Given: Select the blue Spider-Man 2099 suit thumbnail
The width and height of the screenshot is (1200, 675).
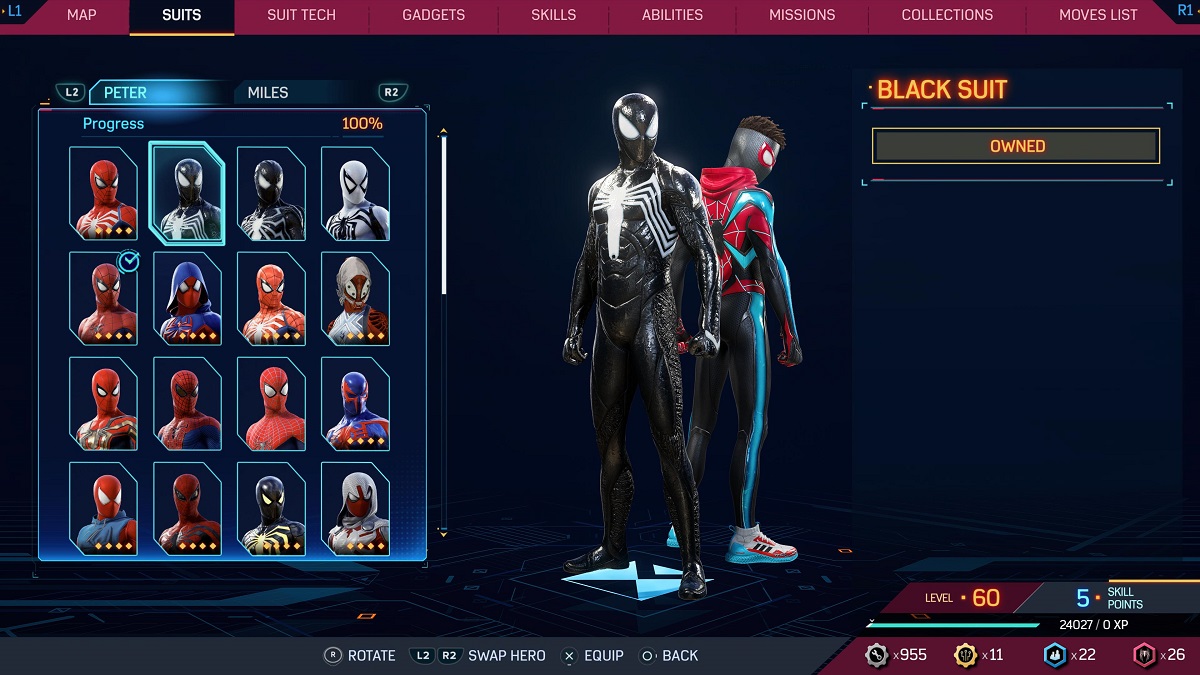Looking at the screenshot, I should click(x=355, y=403).
